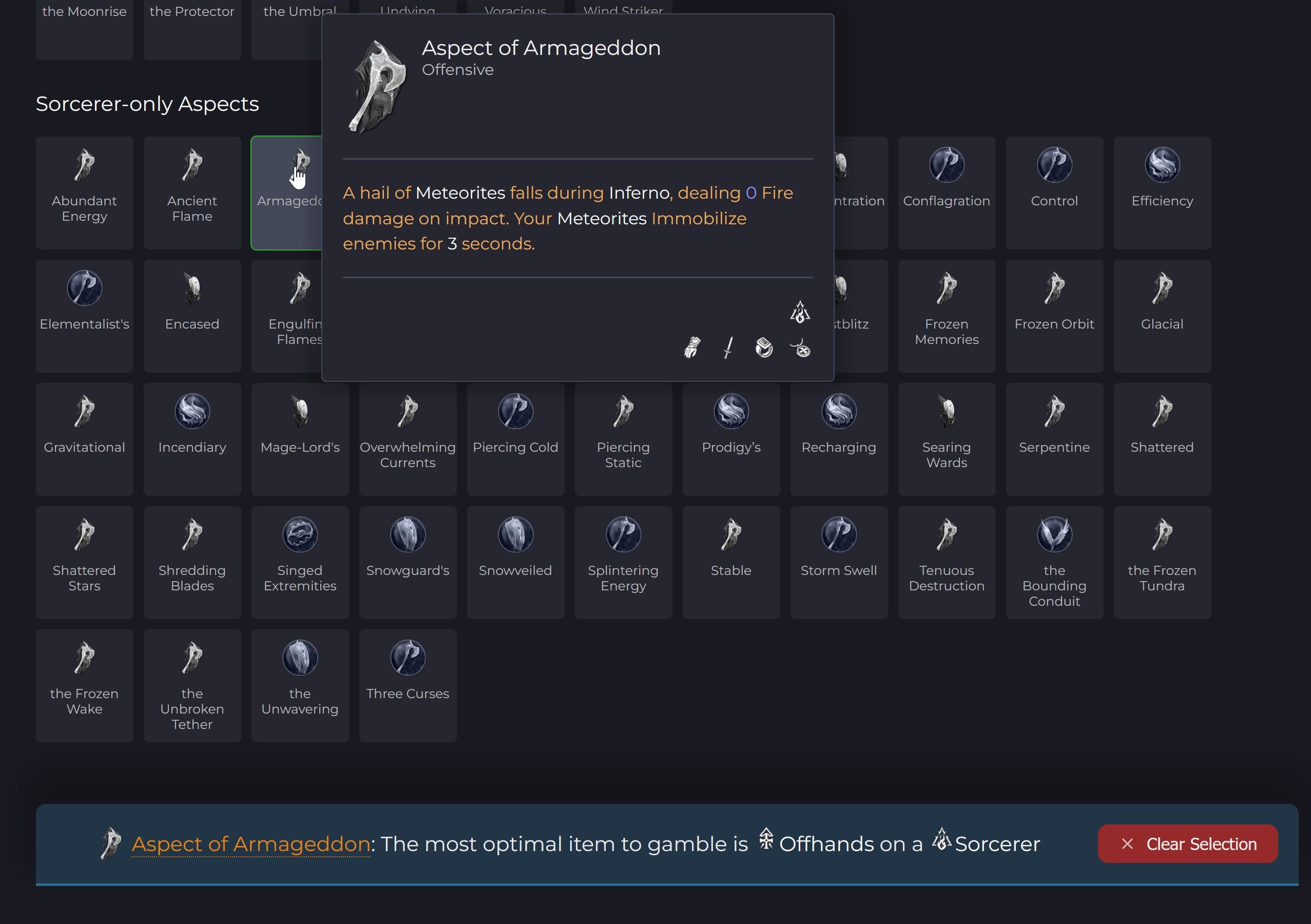Select the Conflagration aspect icon
1311x924 pixels.
(x=947, y=164)
